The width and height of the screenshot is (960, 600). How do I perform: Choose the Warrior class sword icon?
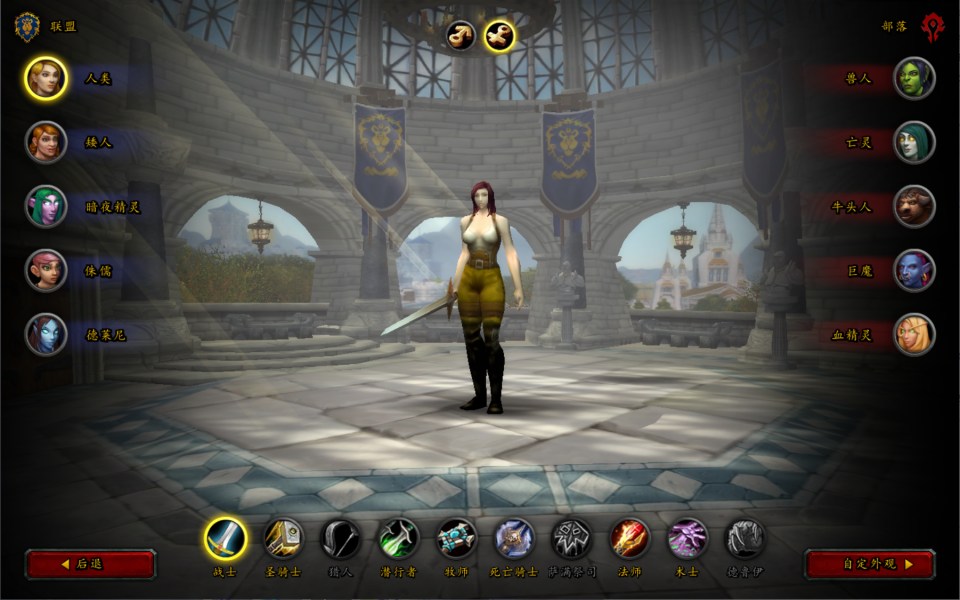coord(225,539)
